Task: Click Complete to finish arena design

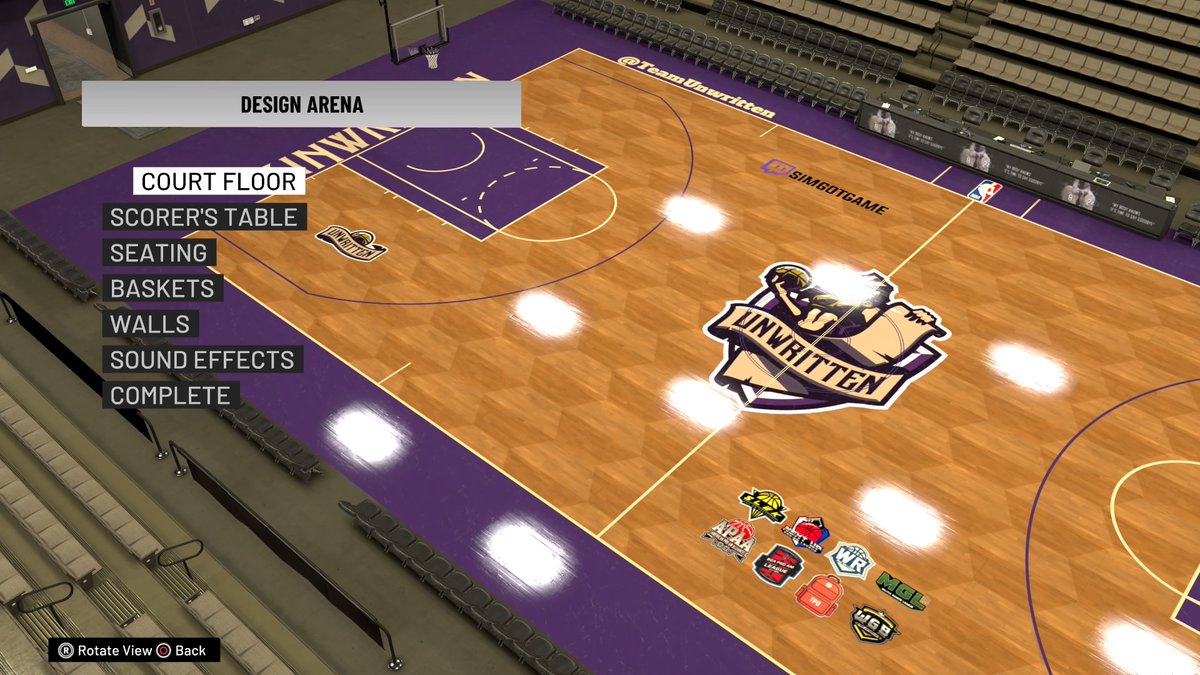Action: 170,395
